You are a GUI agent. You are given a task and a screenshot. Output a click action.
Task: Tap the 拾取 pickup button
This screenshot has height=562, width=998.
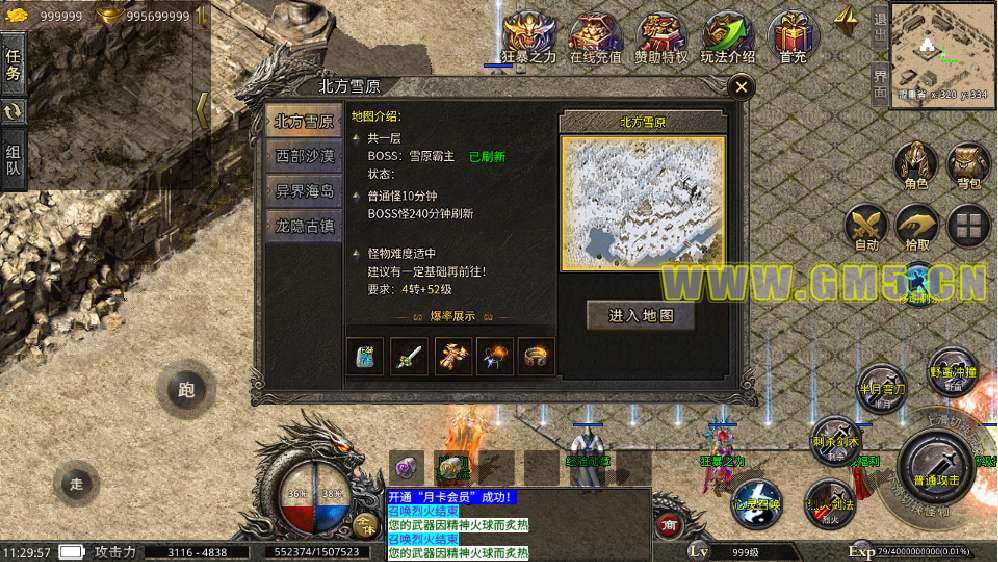917,226
